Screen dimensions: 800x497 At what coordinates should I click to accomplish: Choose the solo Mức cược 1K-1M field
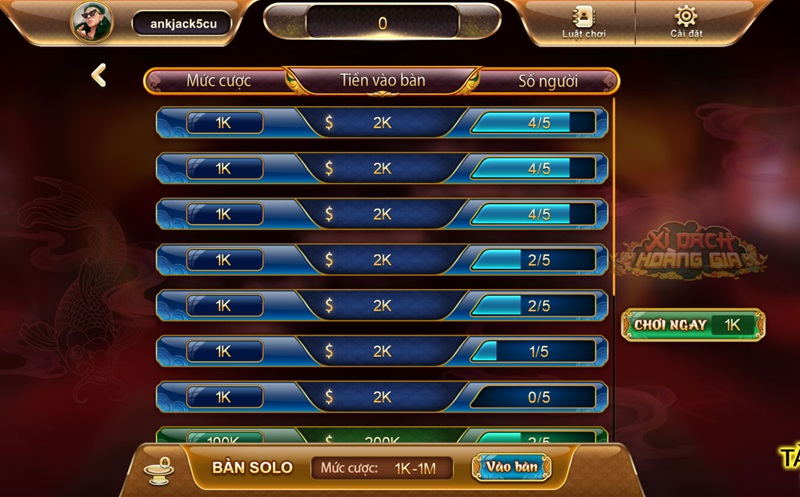pos(382,468)
